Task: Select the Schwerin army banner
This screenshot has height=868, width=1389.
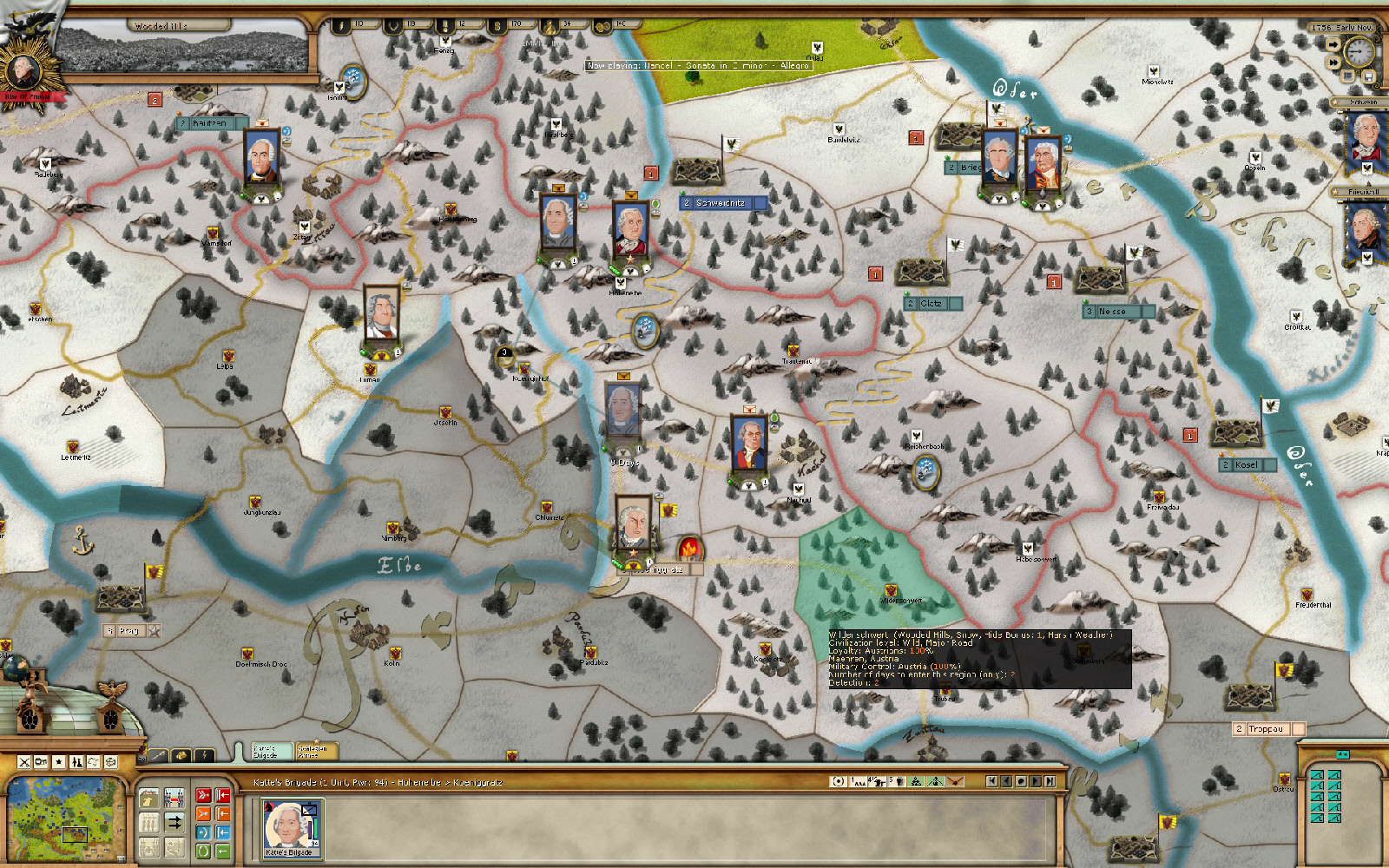Action: (1366, 139)
